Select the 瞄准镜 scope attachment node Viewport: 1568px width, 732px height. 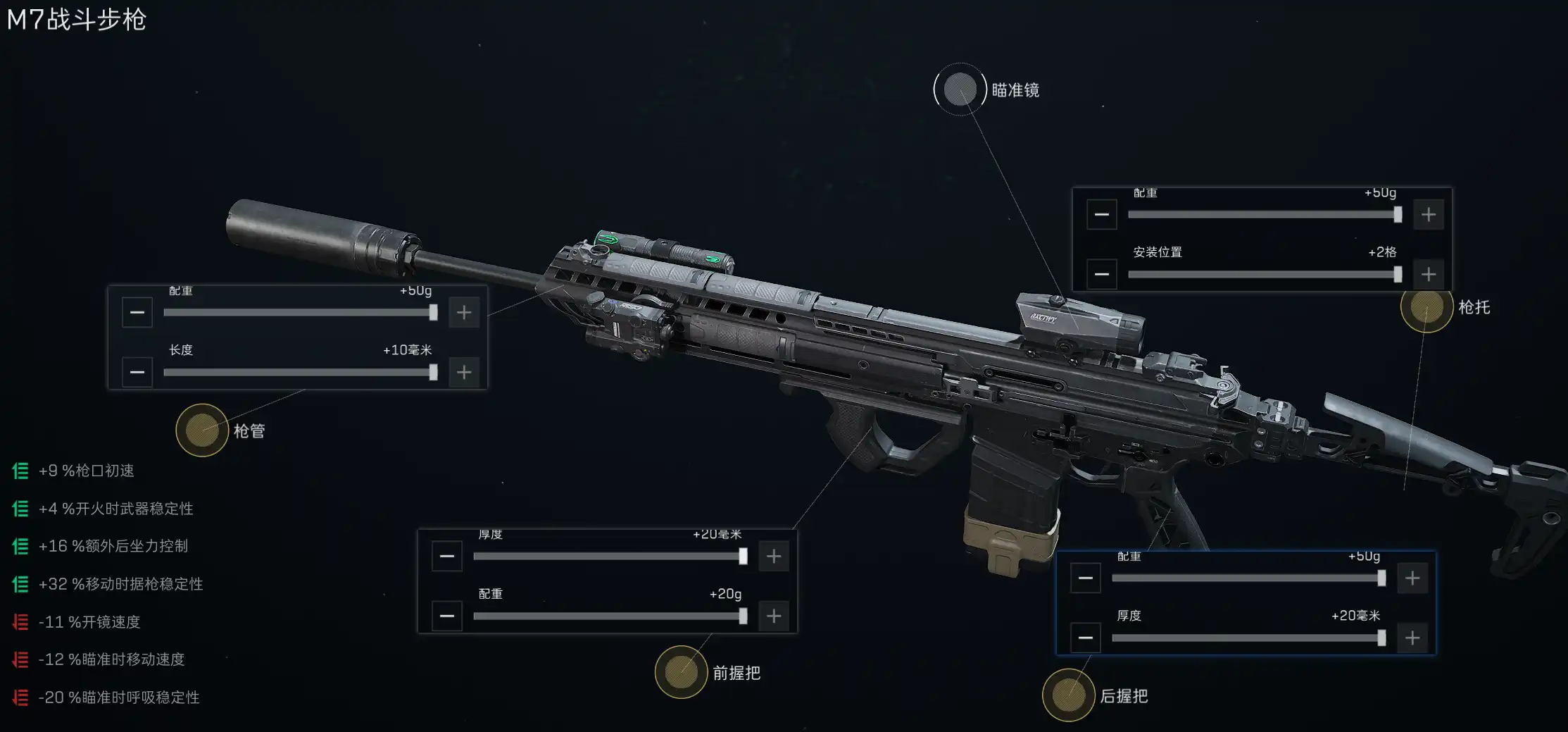(960, 89)
